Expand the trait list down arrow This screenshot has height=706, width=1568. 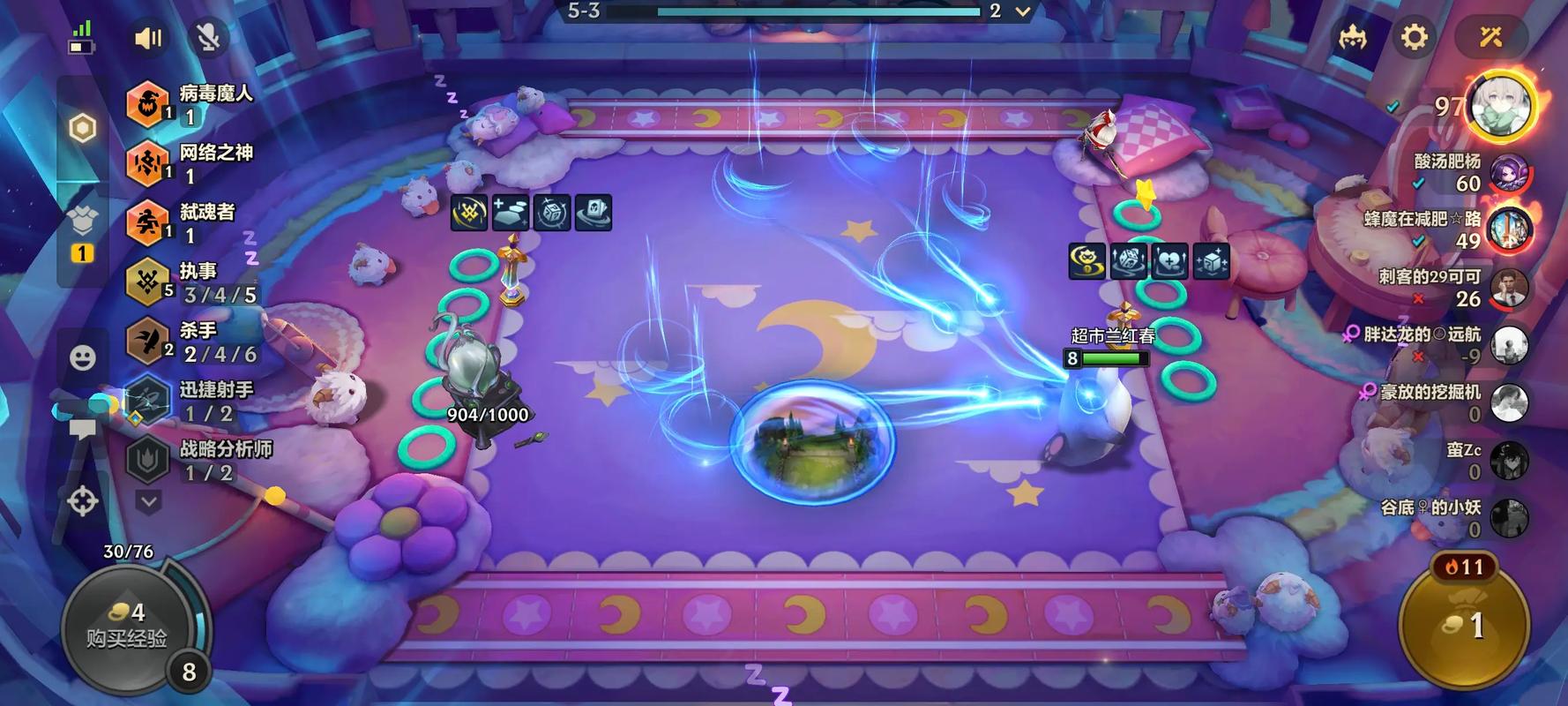coord(148,502)
